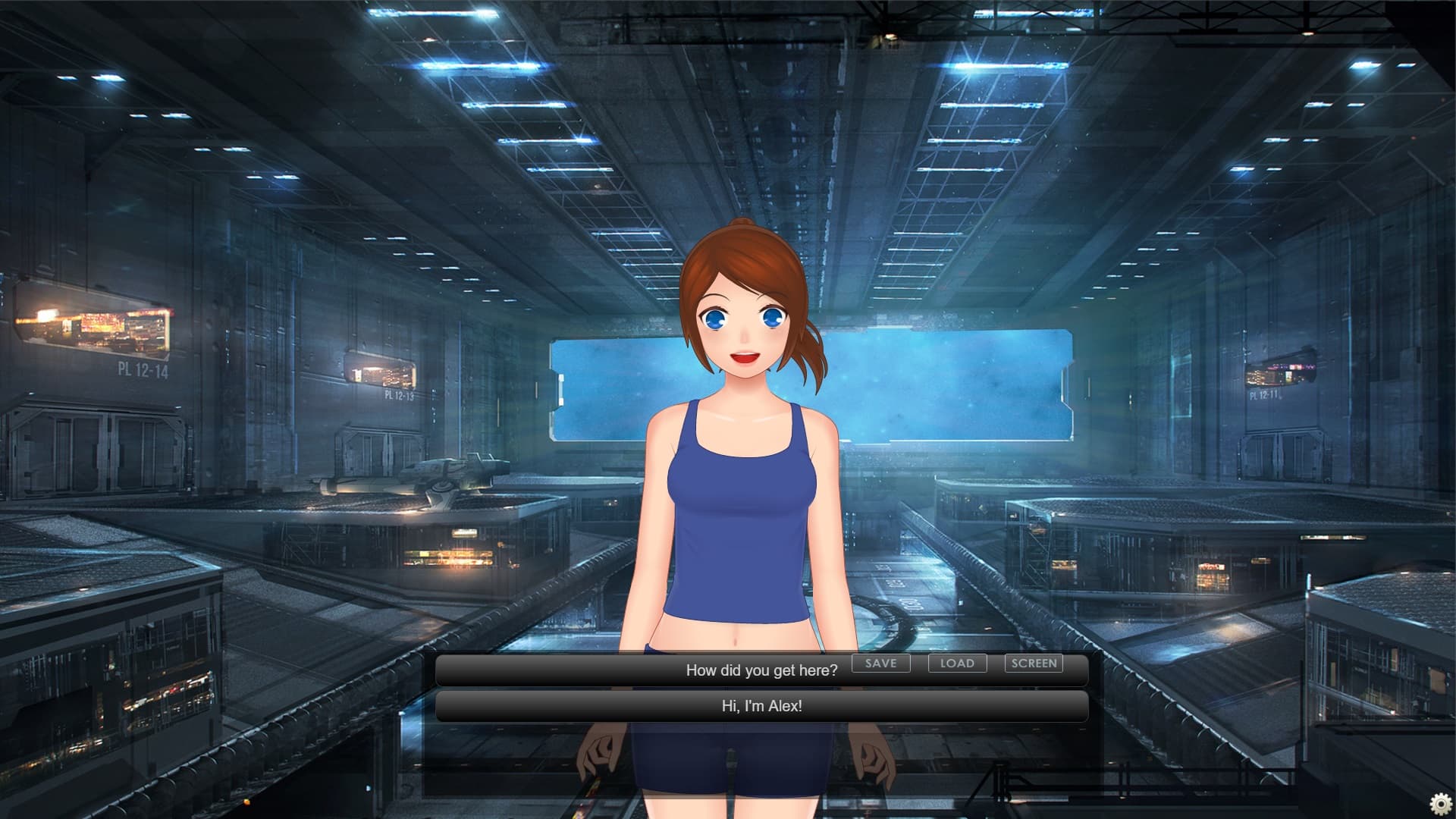Select the "Hi, I'm Alex!" dialogue option
Screen dimensions: 1456x819
point(761,706)
